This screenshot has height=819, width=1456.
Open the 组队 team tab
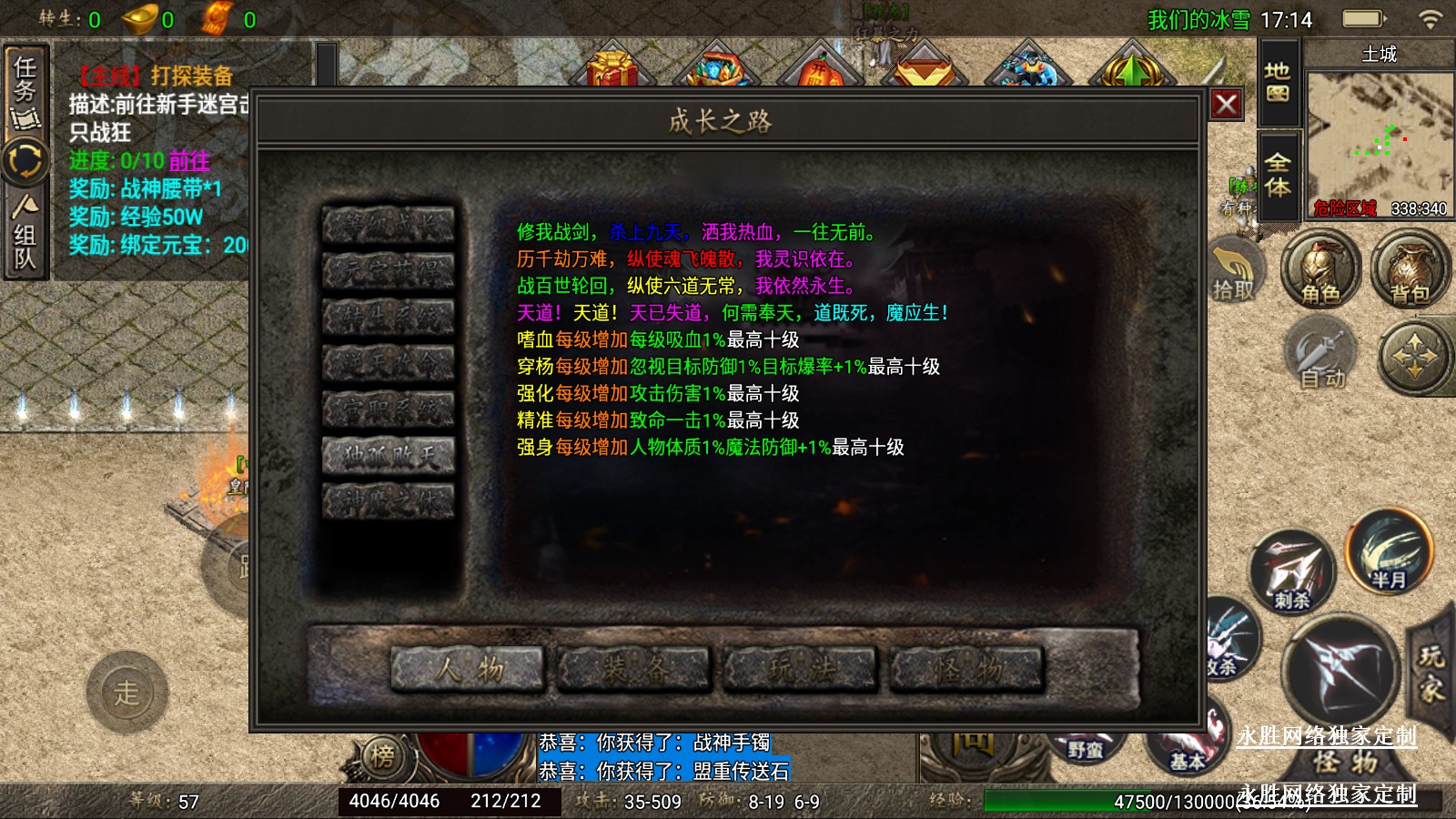pos(25,232)
